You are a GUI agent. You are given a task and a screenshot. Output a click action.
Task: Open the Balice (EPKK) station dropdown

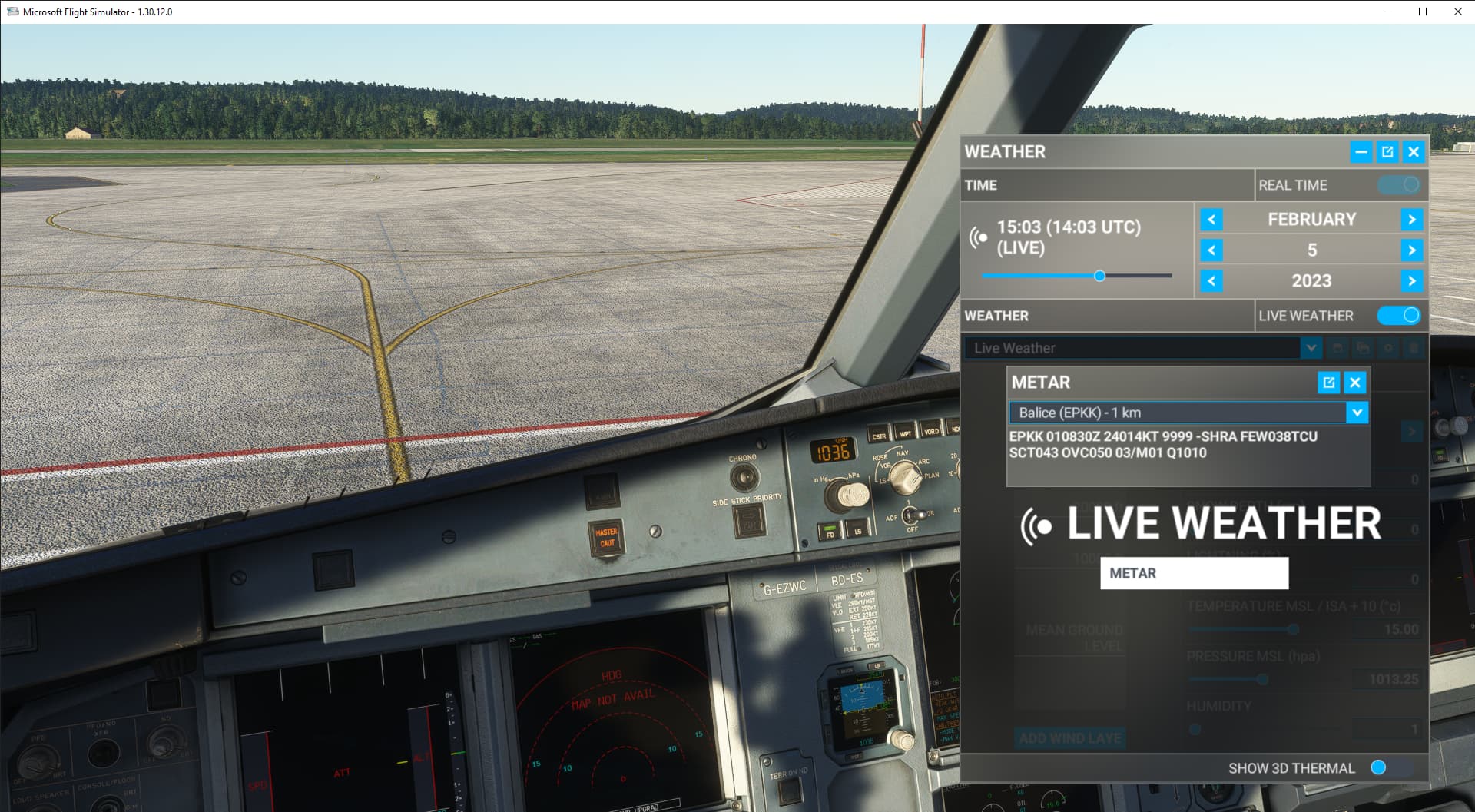(x=1357, y=413)
